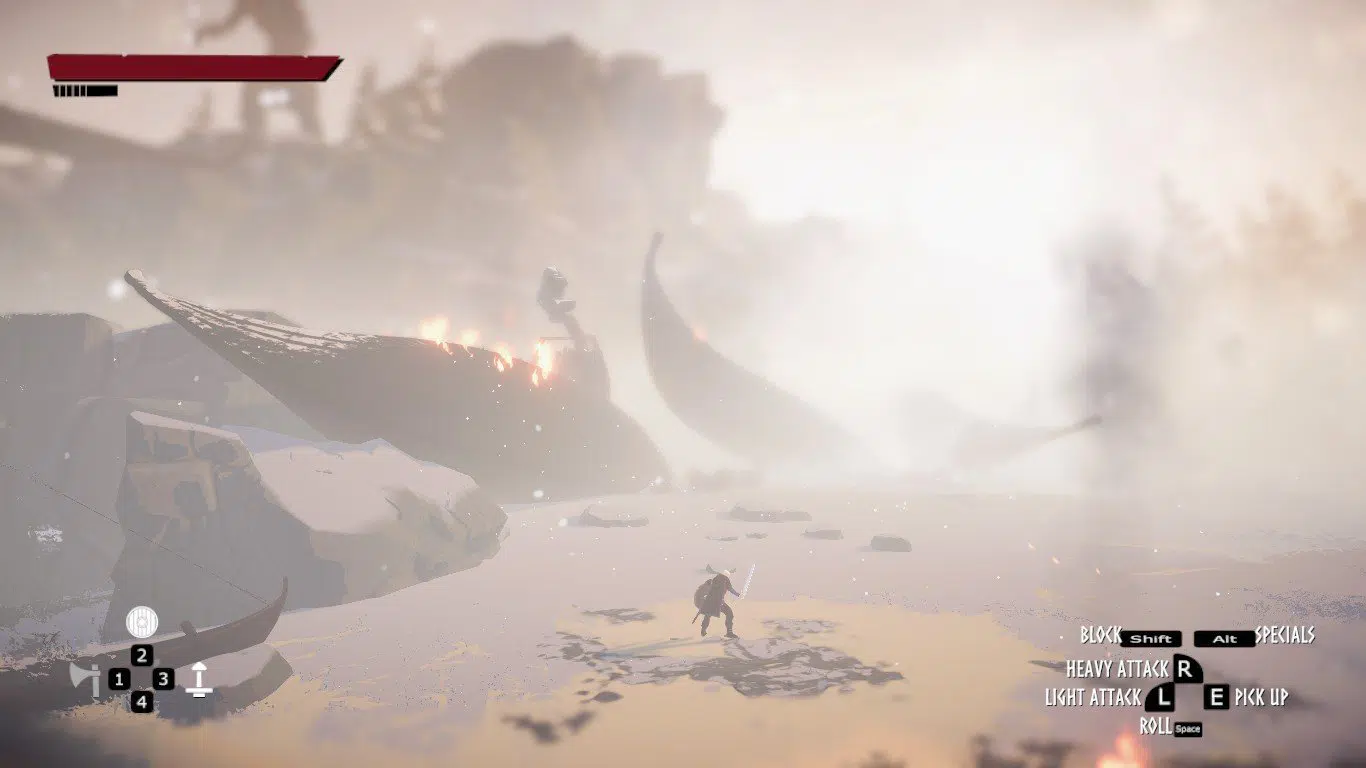Viewport: 1366px width, 768px height.
Task: Equip the axe weapon icon
Action: click(85, 679)
